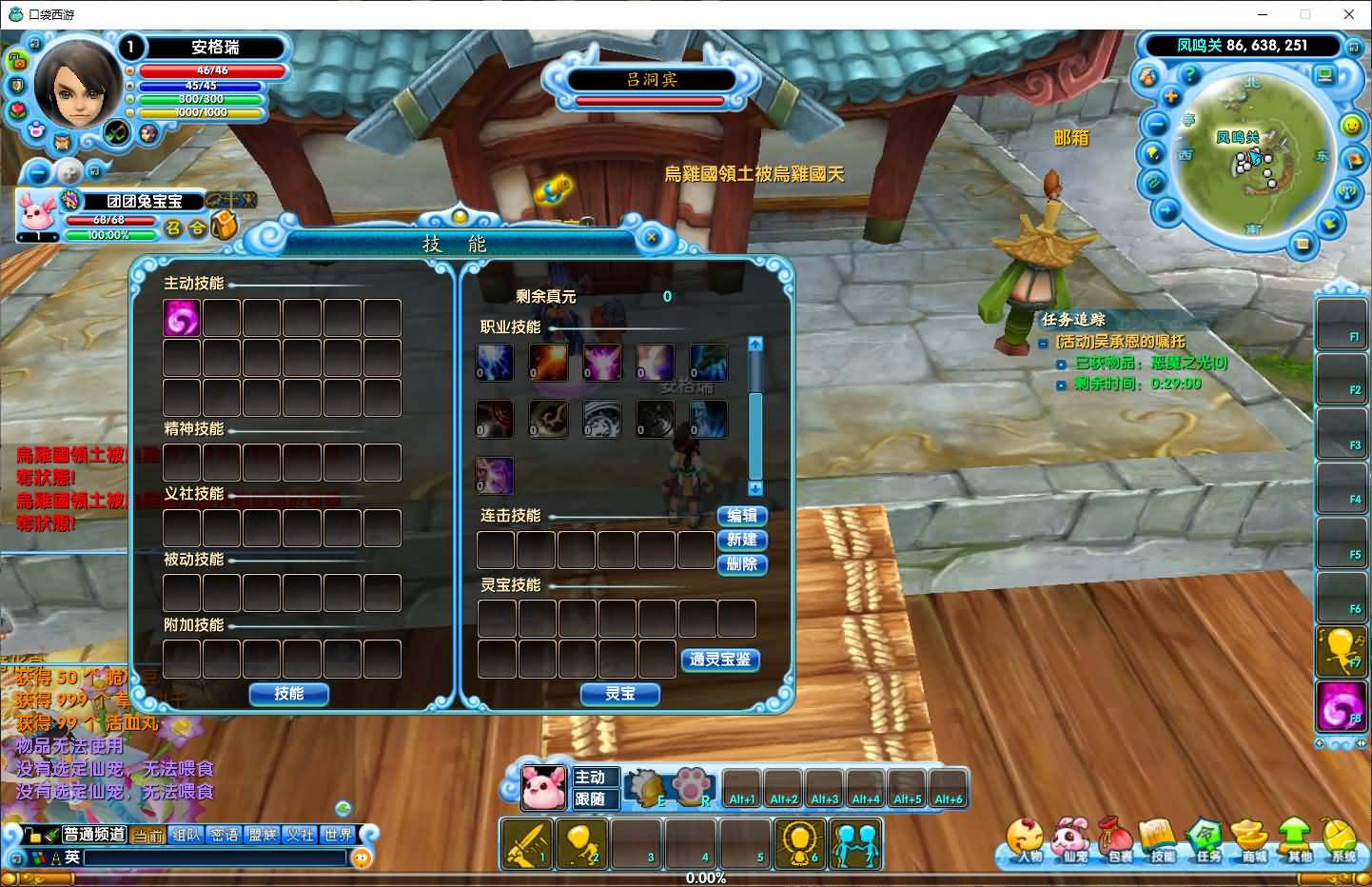Screen dimensions: 1372x887
Task: Zoom in the minimap with plus button
Action: (x=1171, y=97)
